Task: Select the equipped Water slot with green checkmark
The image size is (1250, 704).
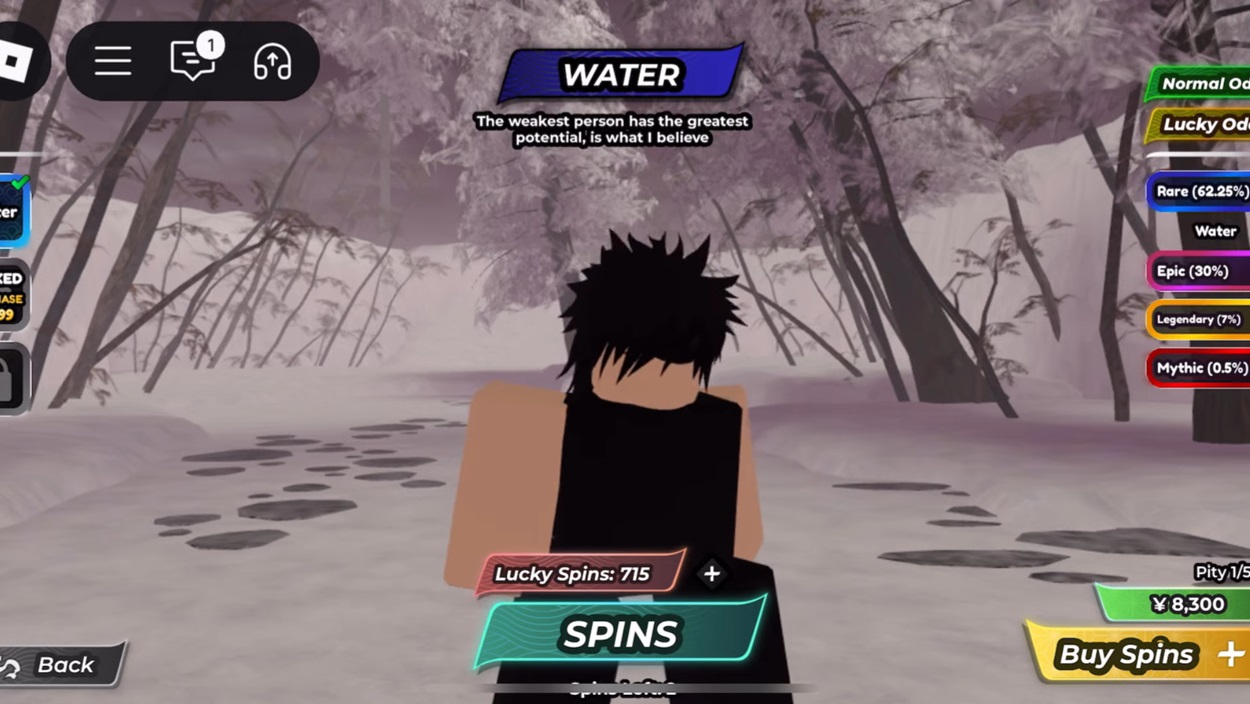Action: pos(13,211)
